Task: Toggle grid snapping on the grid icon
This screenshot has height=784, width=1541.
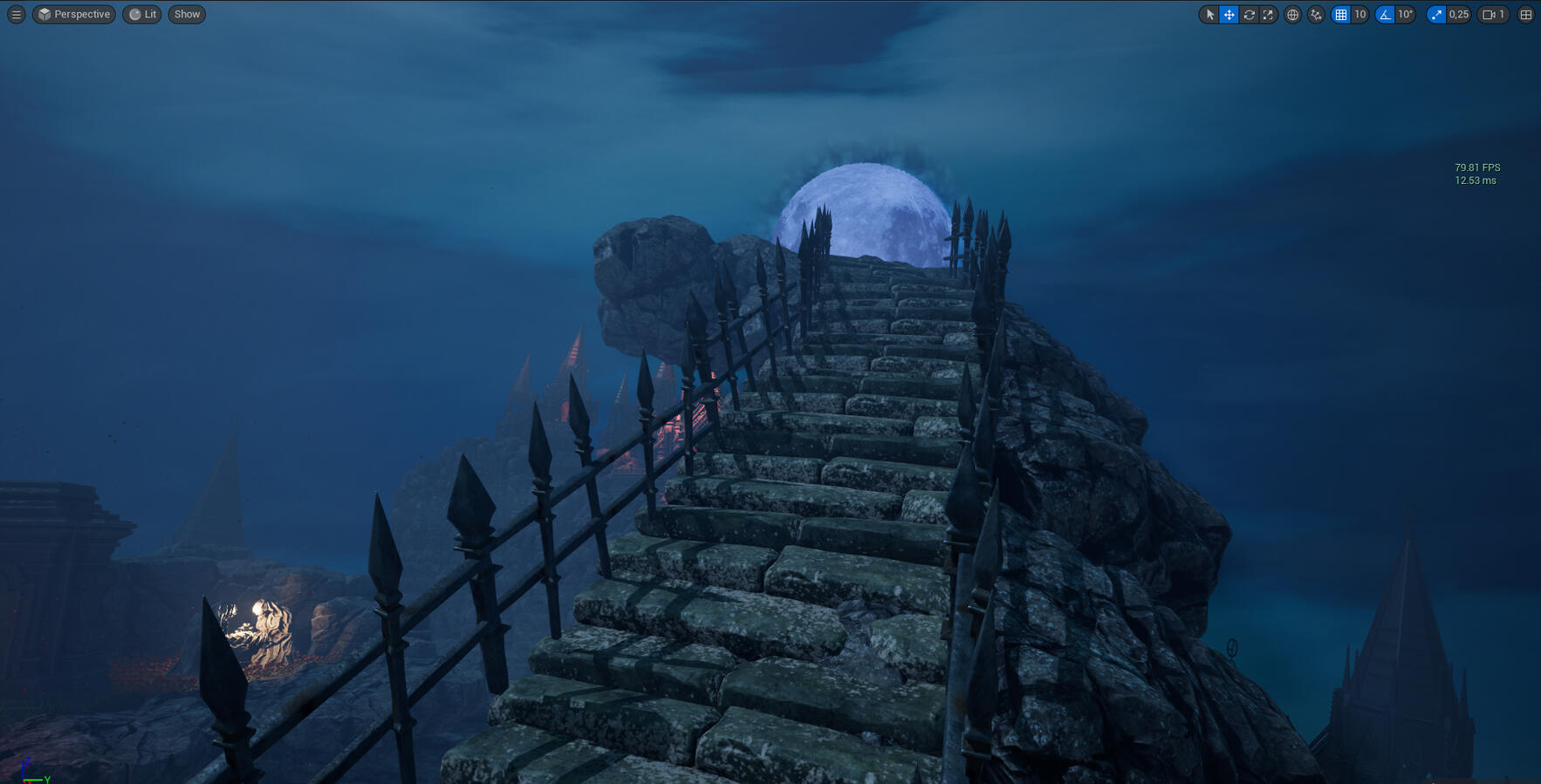Action: pos(1341,14)
